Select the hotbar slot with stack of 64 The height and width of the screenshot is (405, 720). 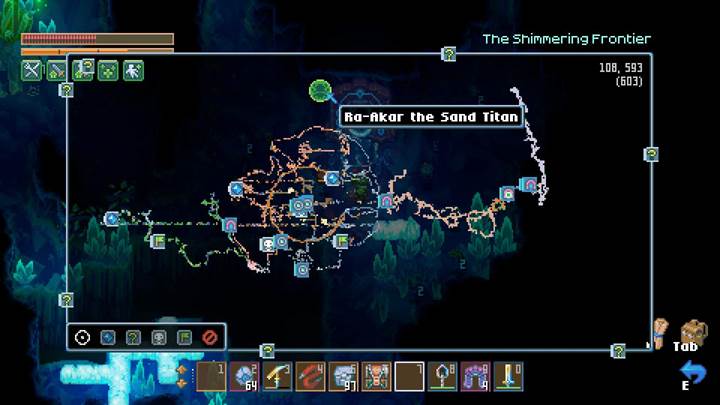click(x=243, y=377)
